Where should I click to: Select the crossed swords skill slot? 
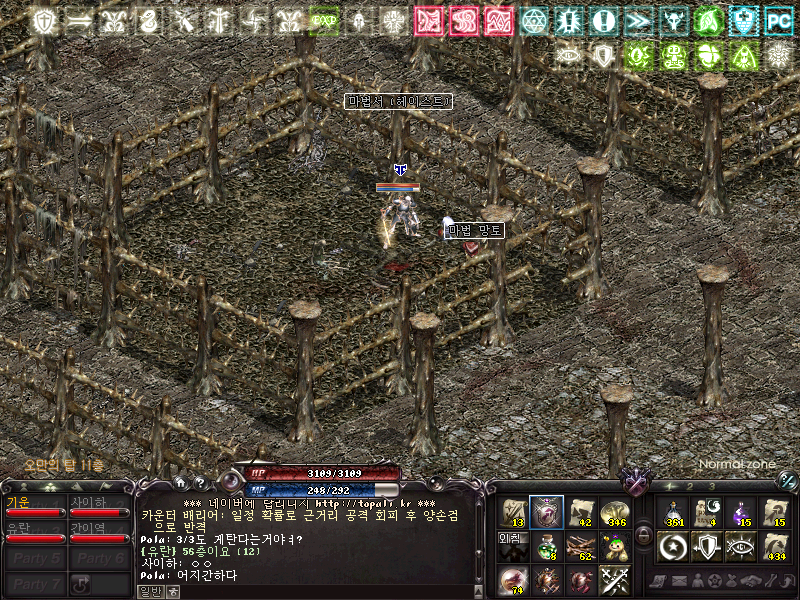click(x=614, y=579)
